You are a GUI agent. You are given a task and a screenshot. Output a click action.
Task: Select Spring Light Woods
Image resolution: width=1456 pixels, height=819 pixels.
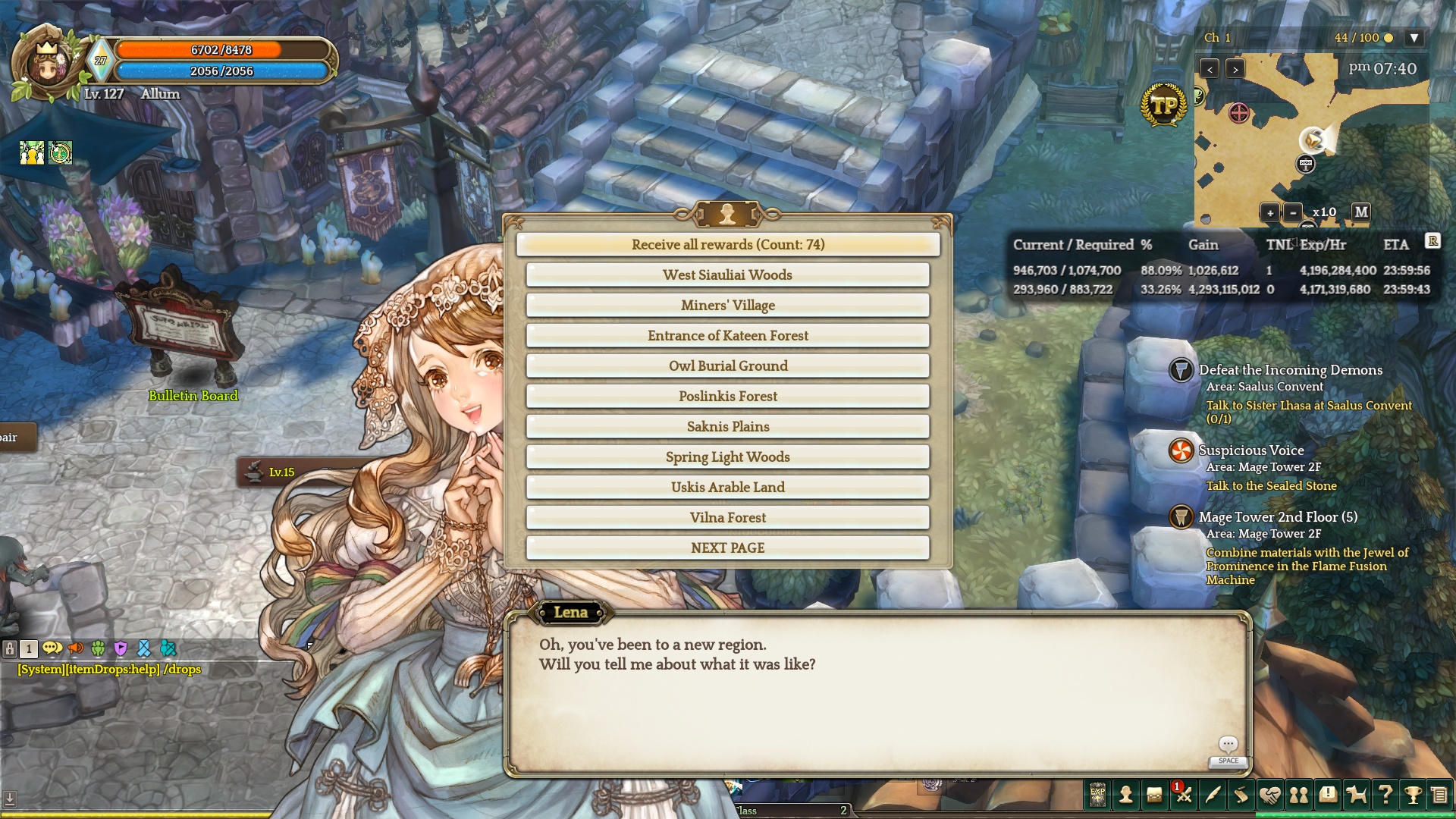[x=728, y=457]
